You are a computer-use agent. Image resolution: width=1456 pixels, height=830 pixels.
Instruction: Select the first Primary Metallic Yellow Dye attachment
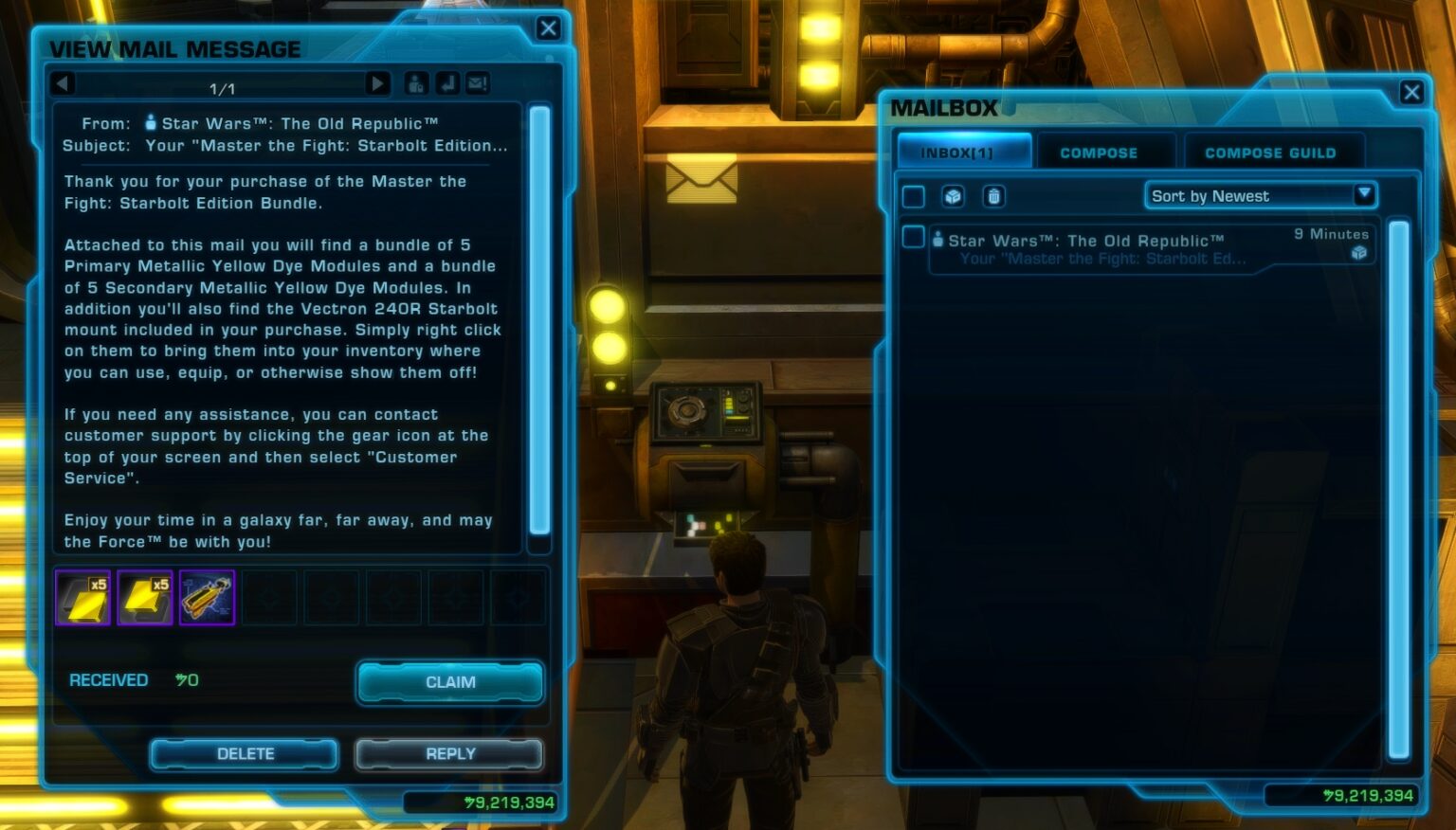(82, 597)
